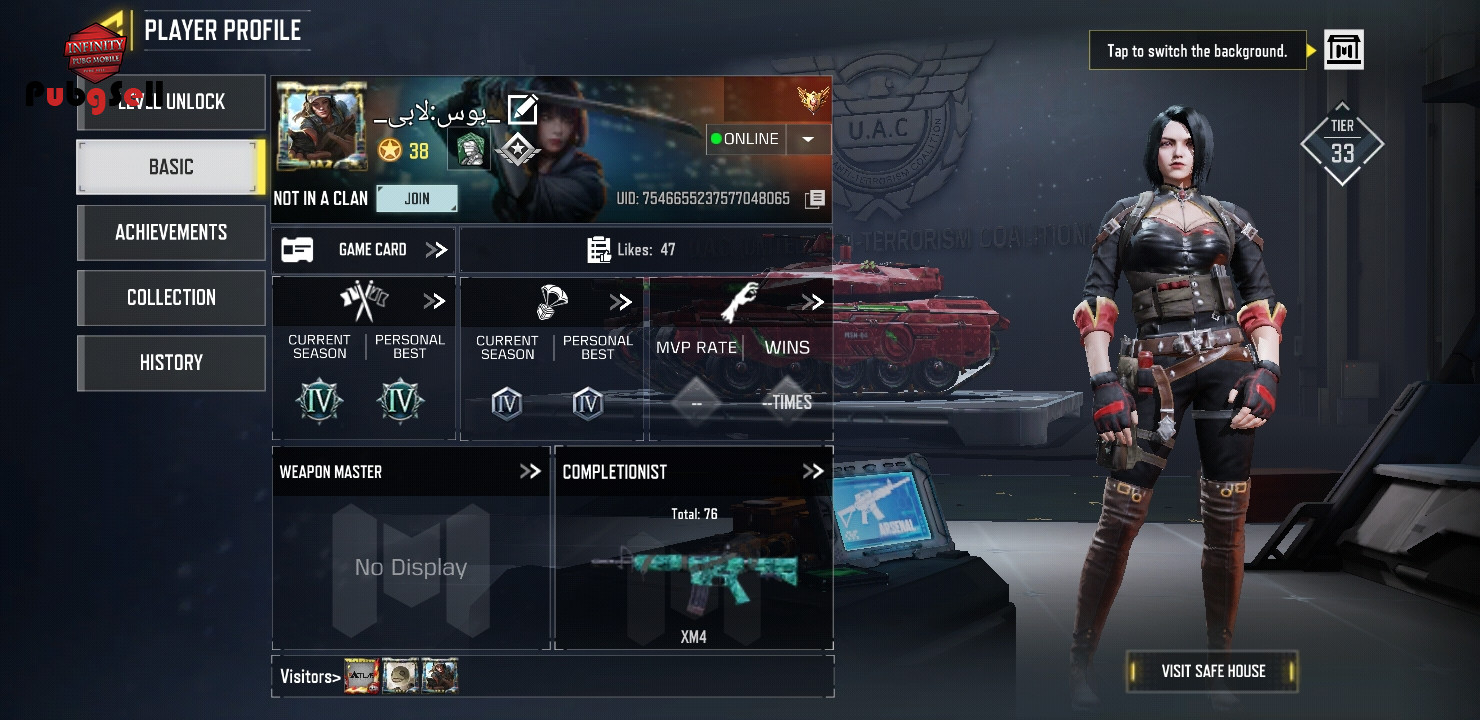View the first visitor's avatar

(x=362, y=676)
